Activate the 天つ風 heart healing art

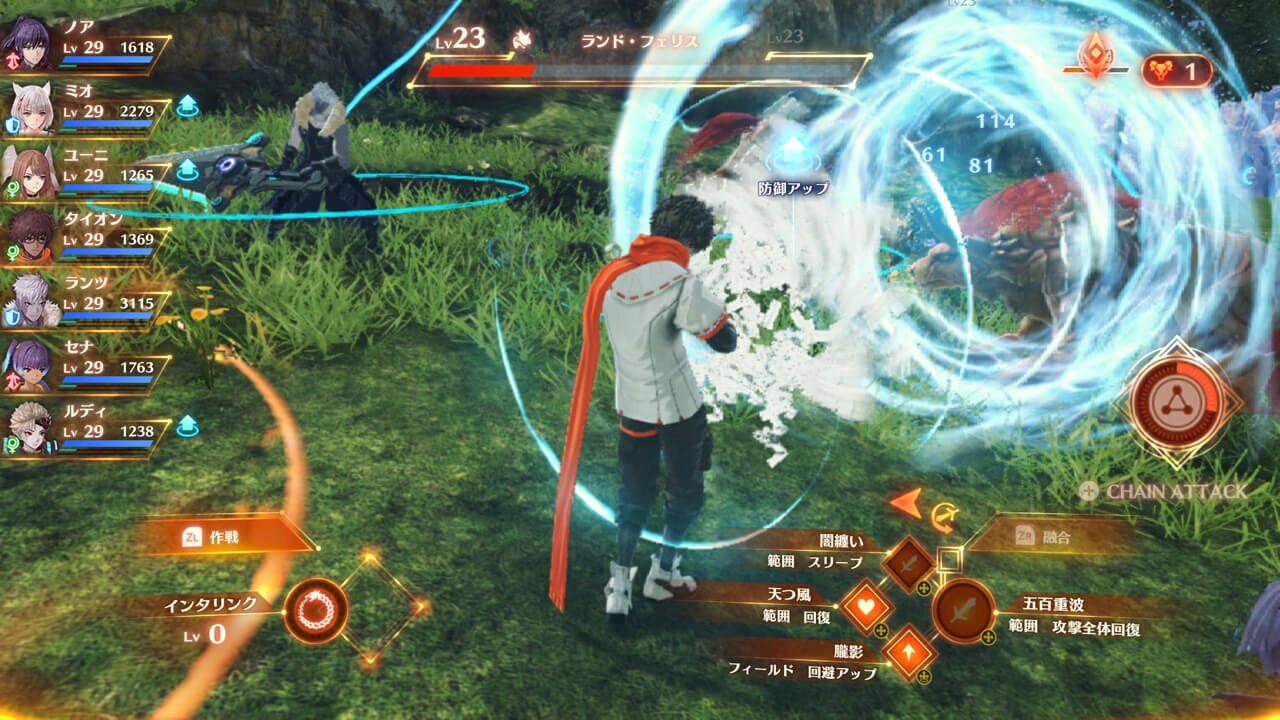(x=866, y=607)
